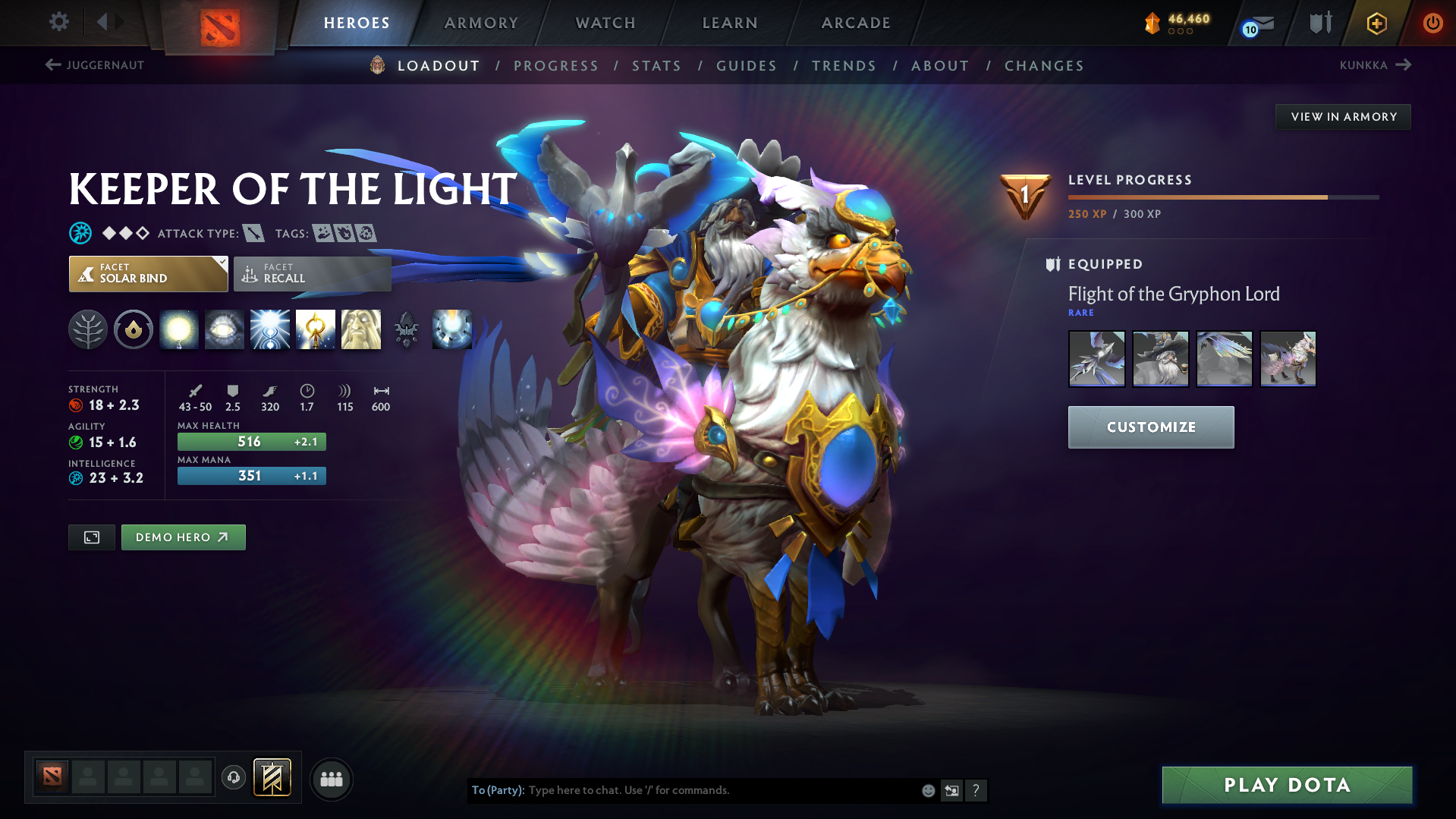View the Chakra Magic ability icon
Screen dimensions: 1456x819
click(x=270, y=329)
